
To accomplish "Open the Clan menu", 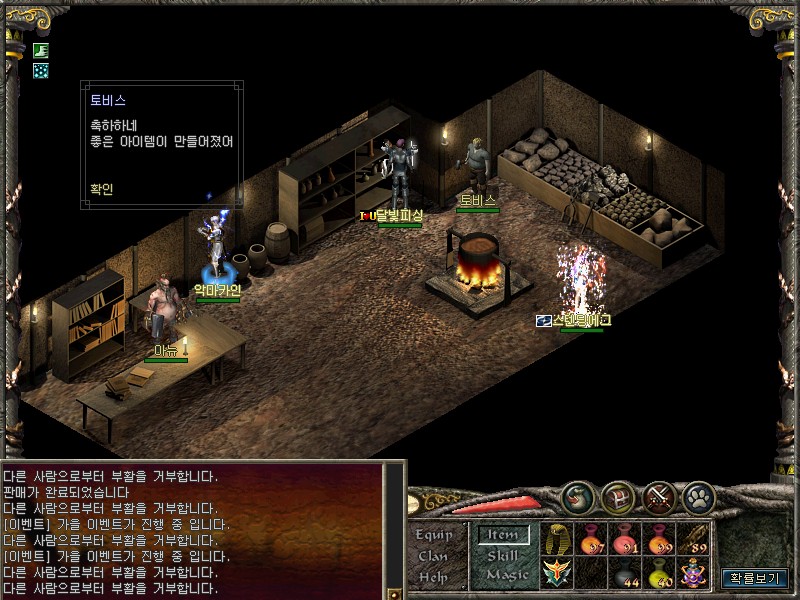I will click(434, 556).
